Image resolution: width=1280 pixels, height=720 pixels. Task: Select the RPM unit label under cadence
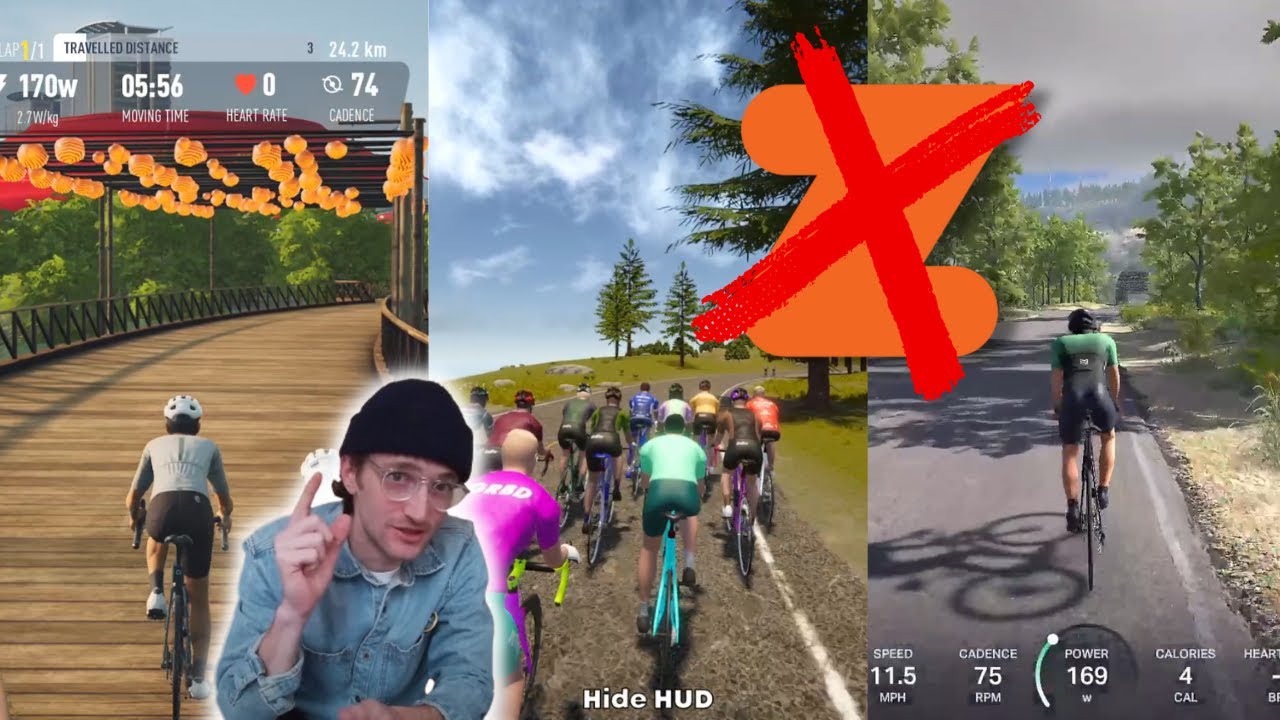pos(990,698)
